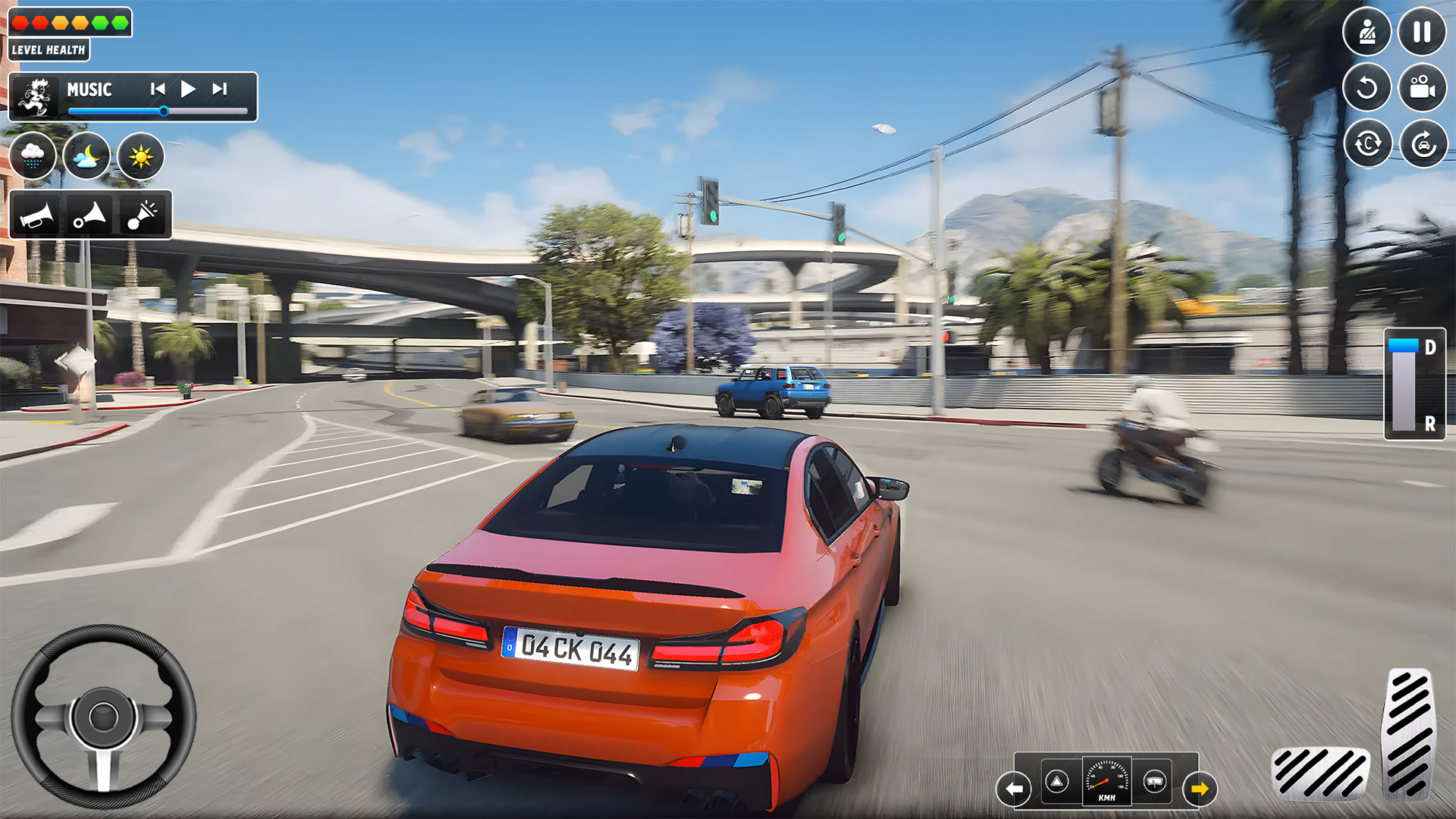
Task: Skip to the next music track
Action: pos(221,88)
